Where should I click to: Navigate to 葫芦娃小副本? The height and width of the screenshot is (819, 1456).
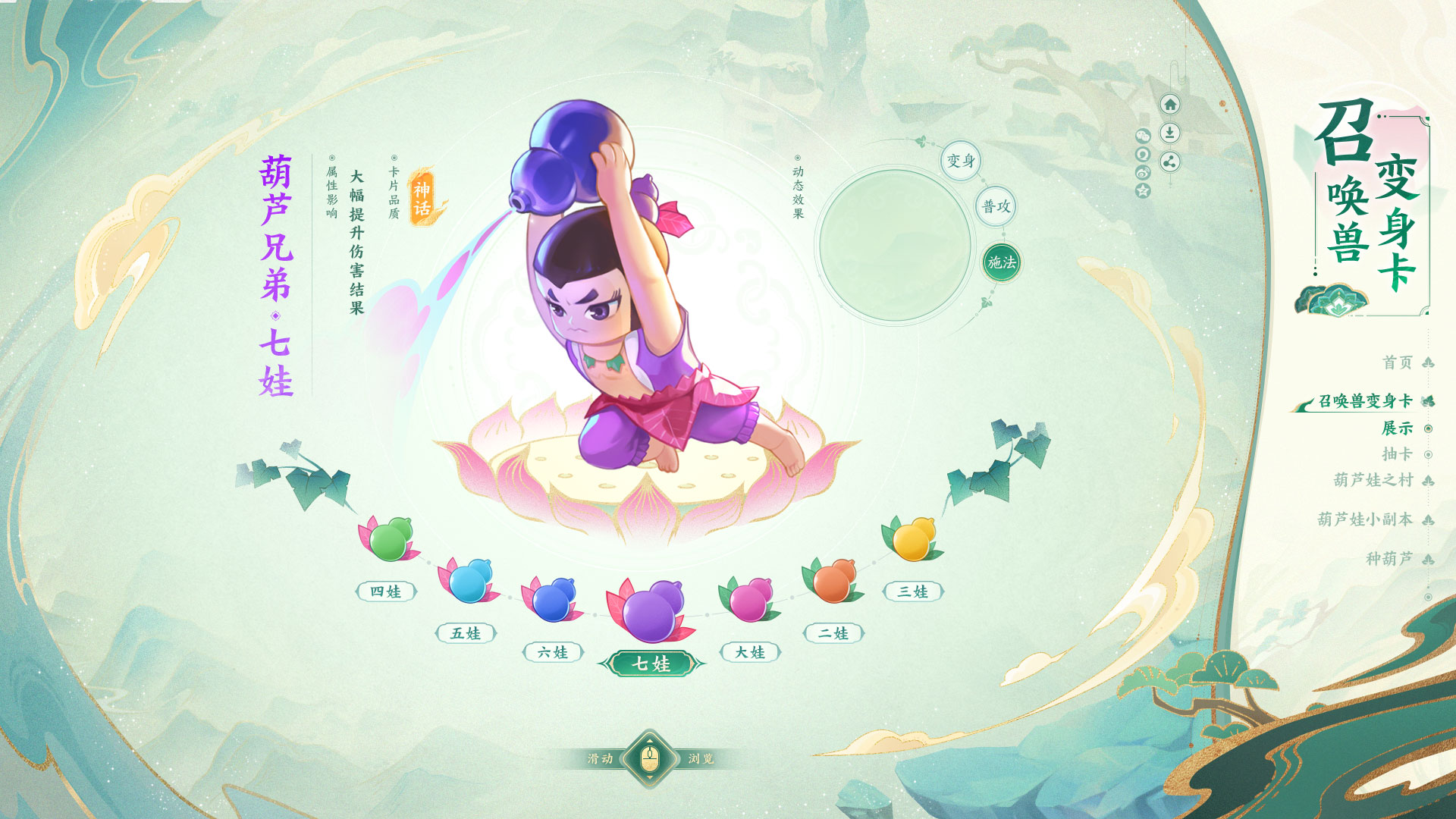(x=1365, y=519)
